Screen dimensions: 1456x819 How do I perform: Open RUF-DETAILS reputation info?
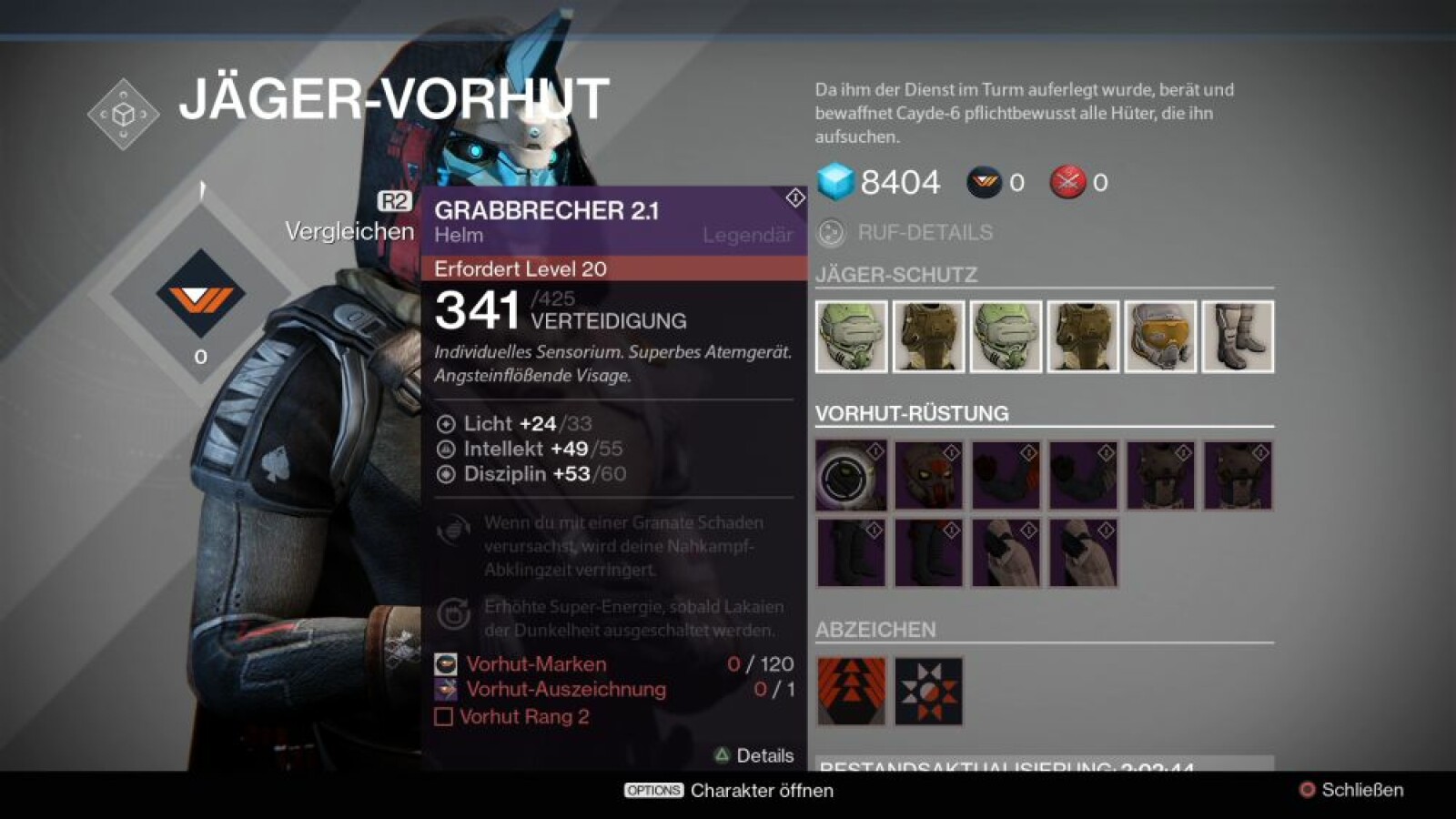pos(924,233)
